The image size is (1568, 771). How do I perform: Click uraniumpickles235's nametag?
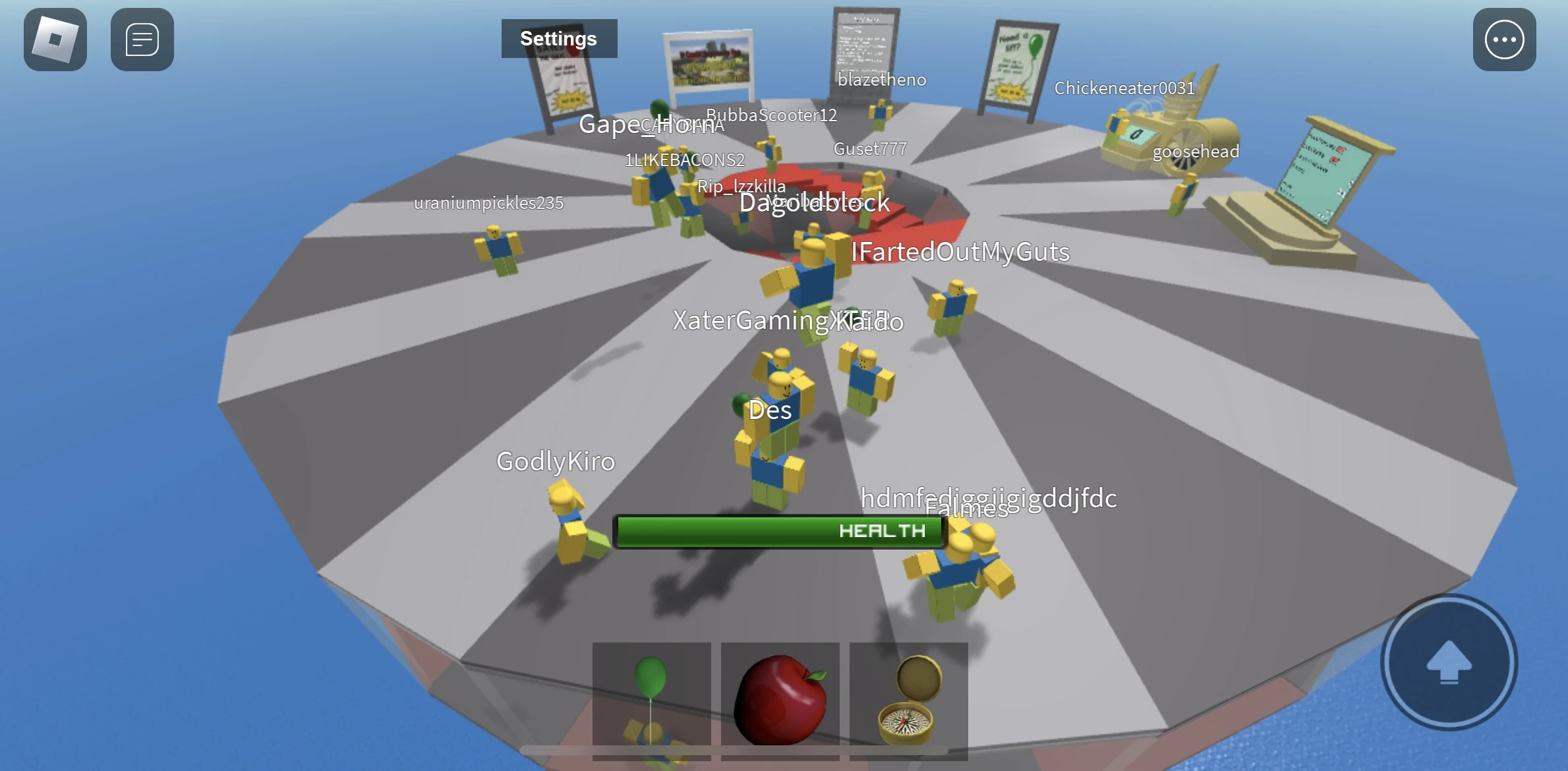coord(488,202)
